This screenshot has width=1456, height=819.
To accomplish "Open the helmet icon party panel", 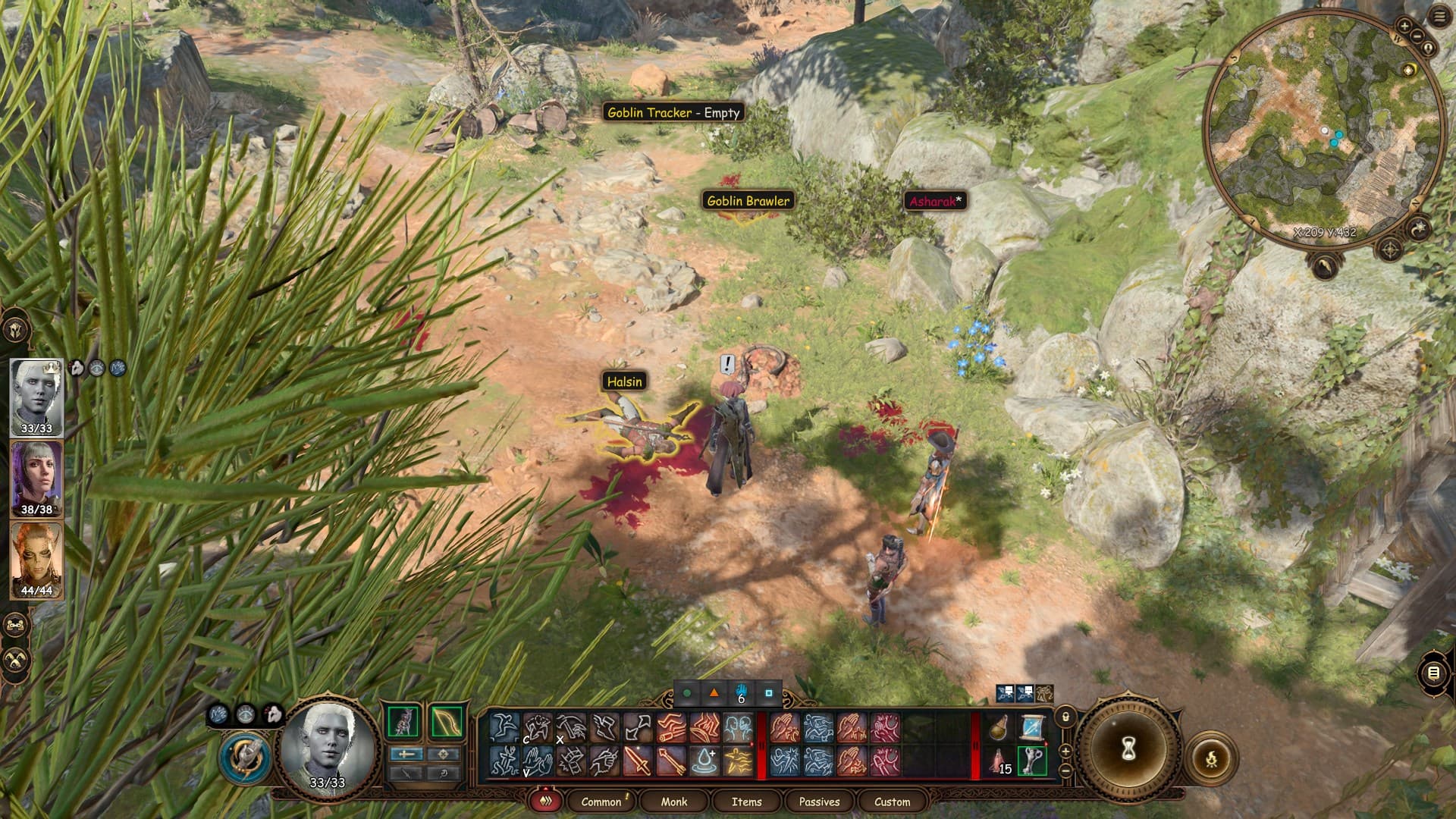I will coord(15,331).
